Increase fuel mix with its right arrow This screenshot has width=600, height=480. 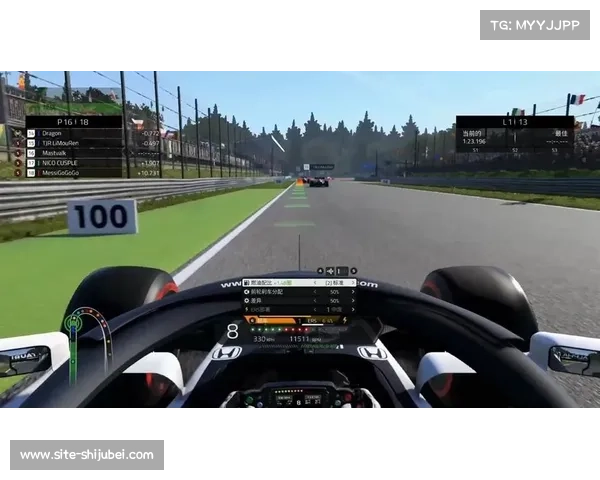[x=353, y=284]
